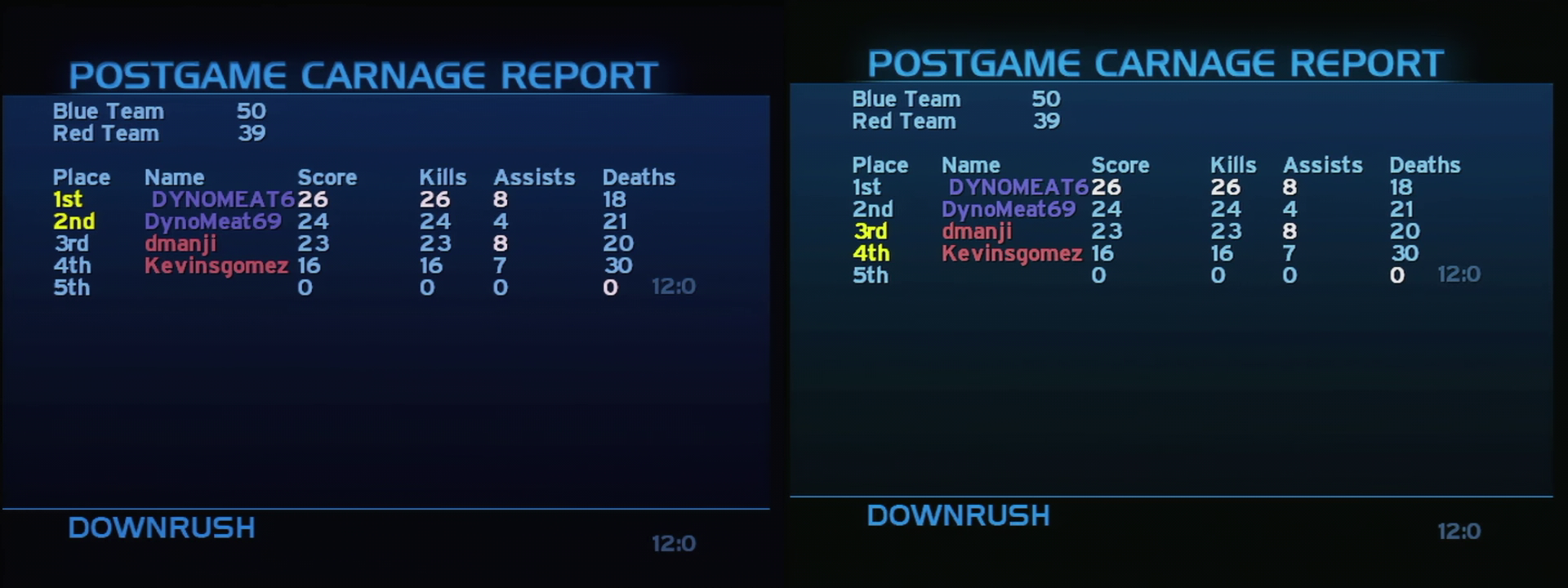The height and width of the screenshot is (588, 1568).
Task: Open the Score column header on left
Action: (x=327, y=176)
